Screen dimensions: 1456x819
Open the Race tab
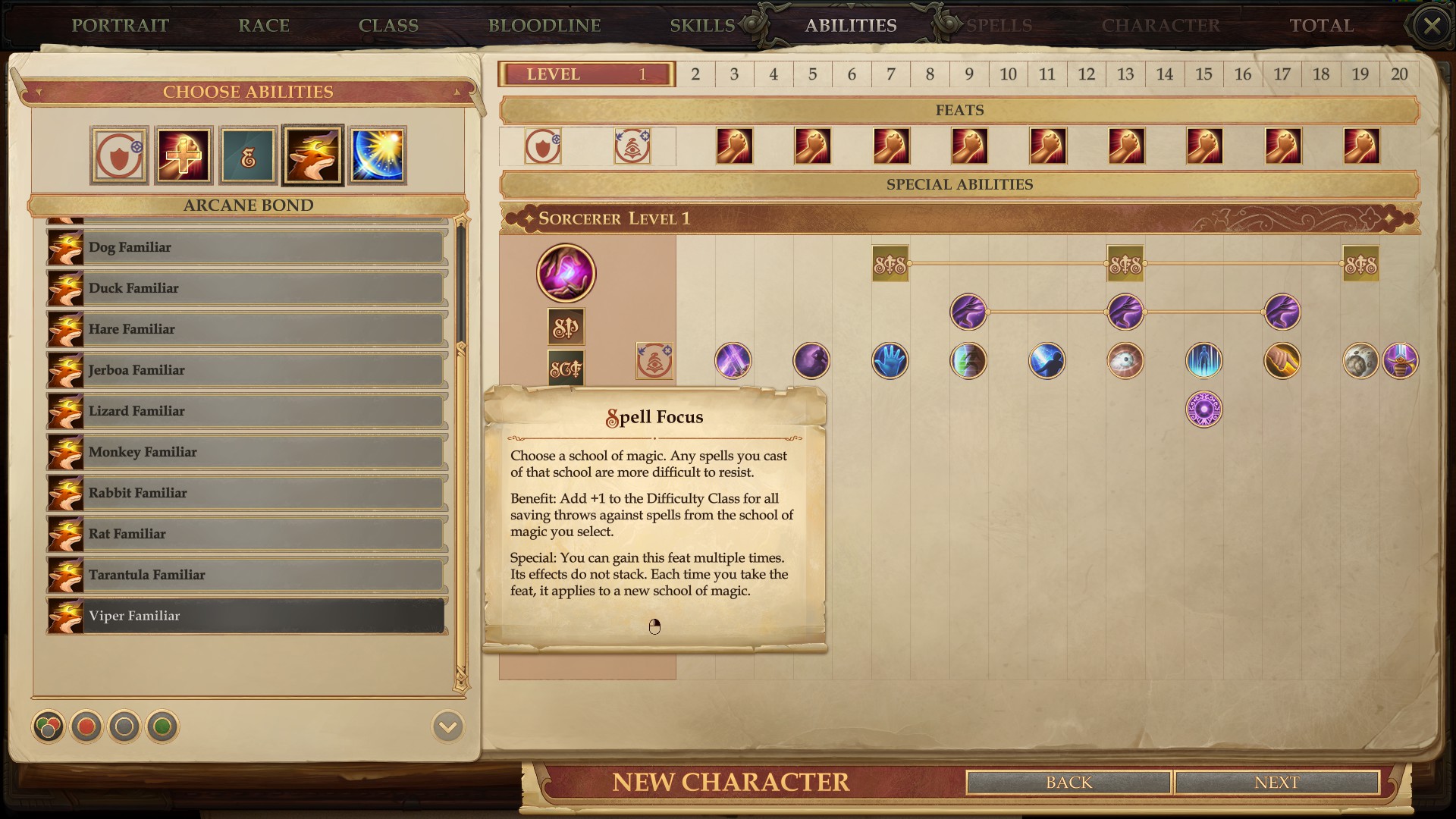pos(264,25)
